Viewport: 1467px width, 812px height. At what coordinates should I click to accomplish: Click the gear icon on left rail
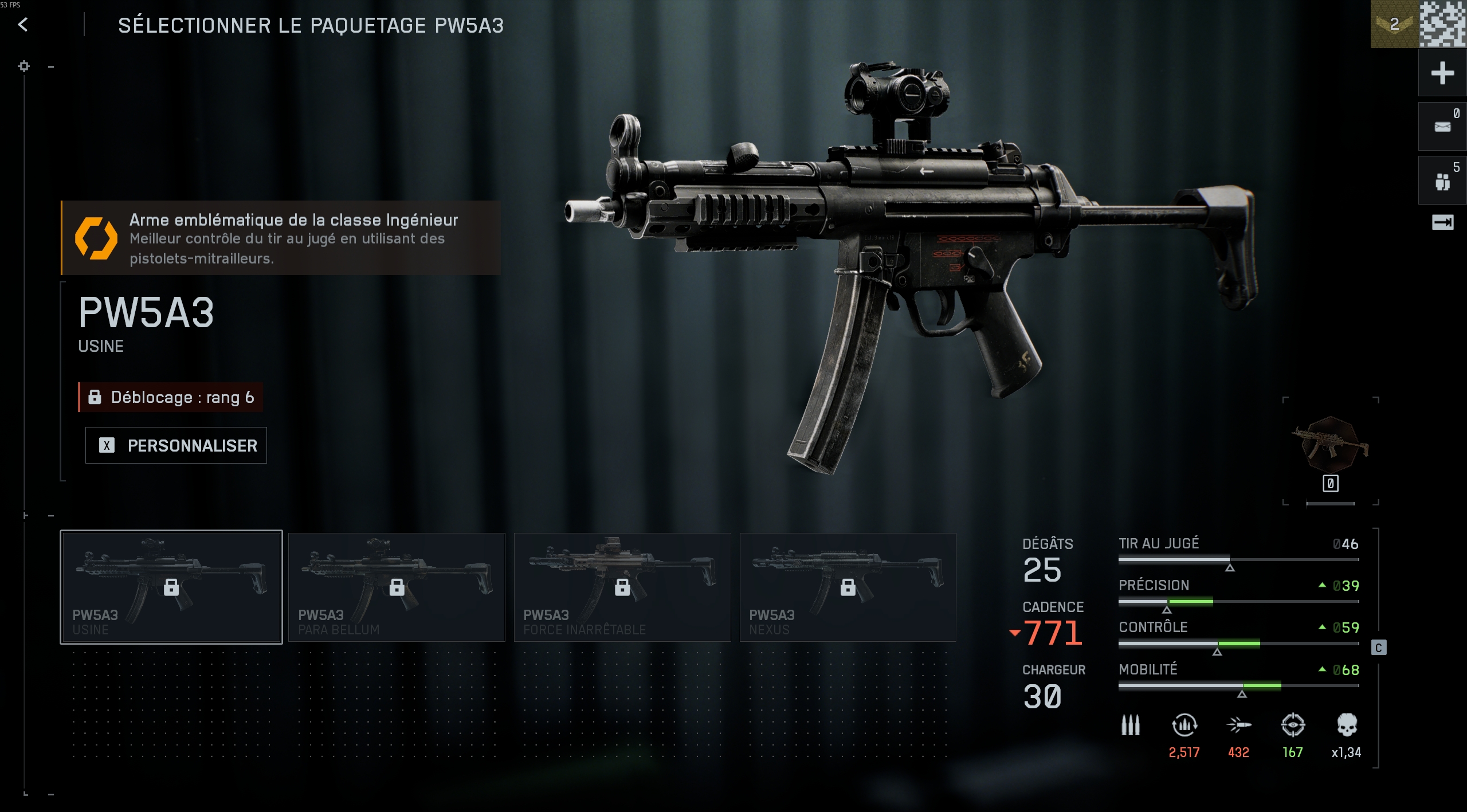click(23, 66)
